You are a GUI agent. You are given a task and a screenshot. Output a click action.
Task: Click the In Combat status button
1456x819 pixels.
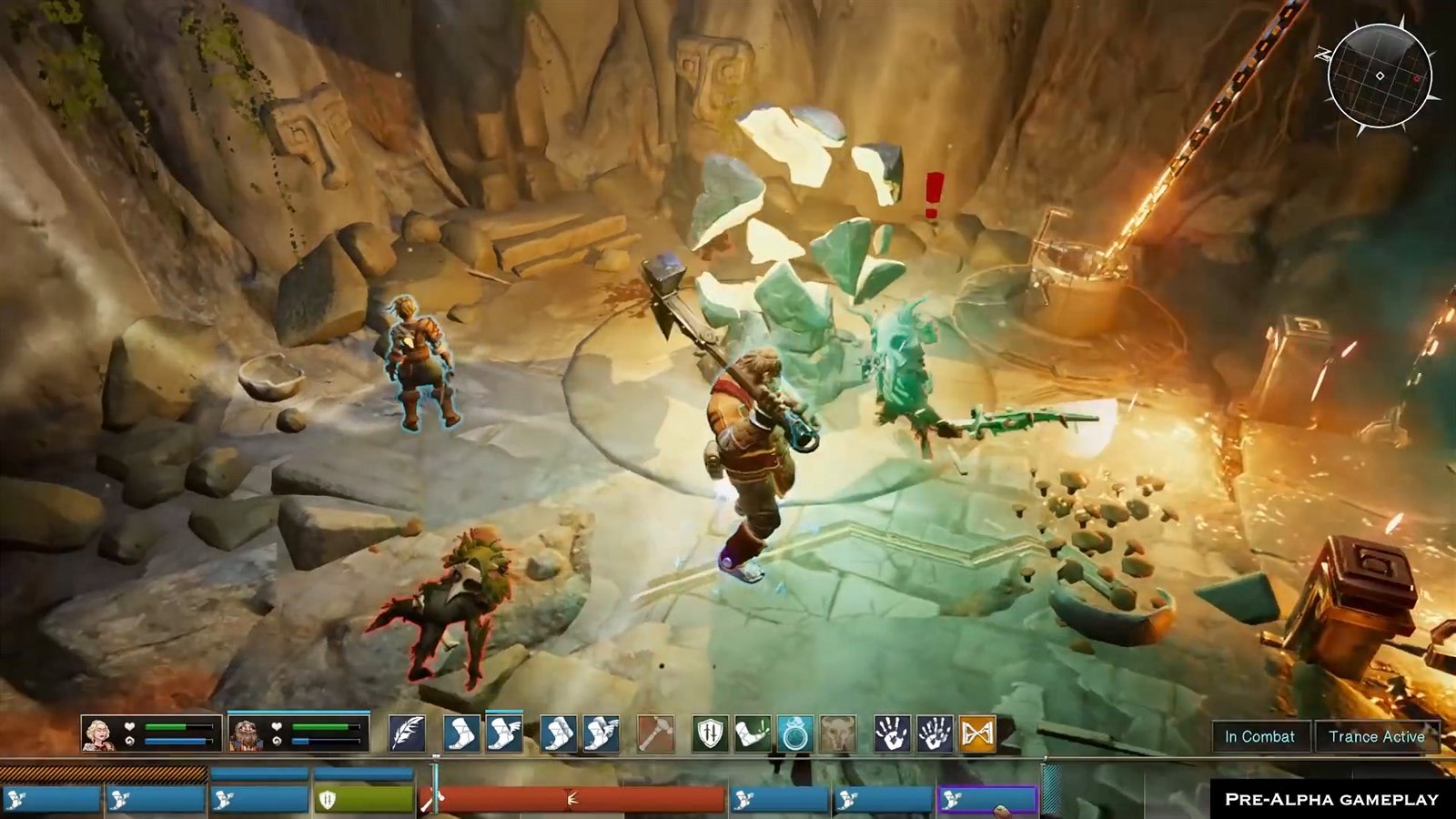[1259, 737]
